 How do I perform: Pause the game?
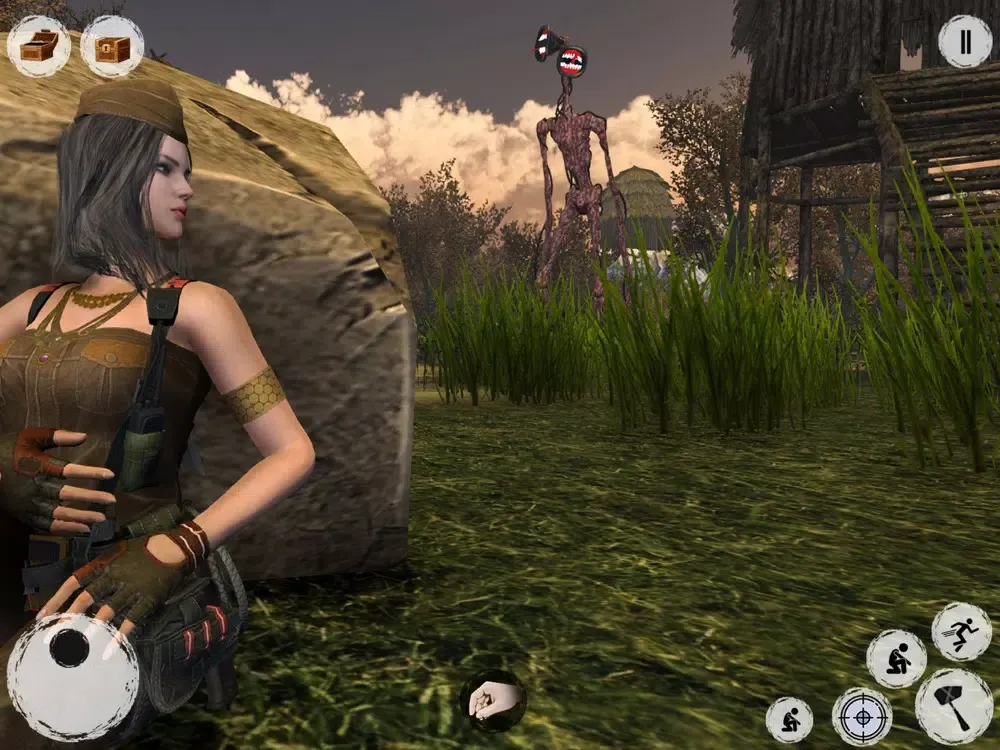(x=965, y=42)
